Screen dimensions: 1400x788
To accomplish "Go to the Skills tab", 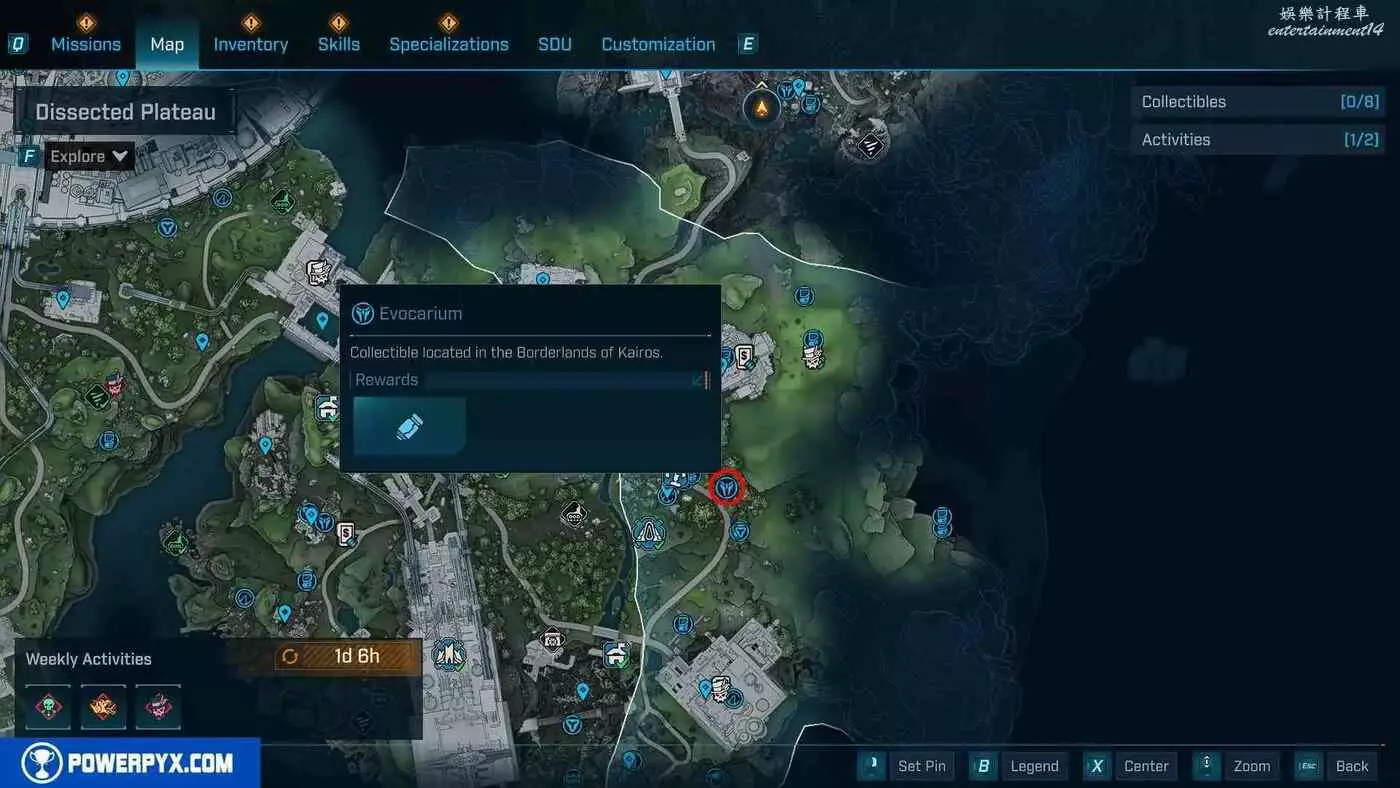I will 338,44.
